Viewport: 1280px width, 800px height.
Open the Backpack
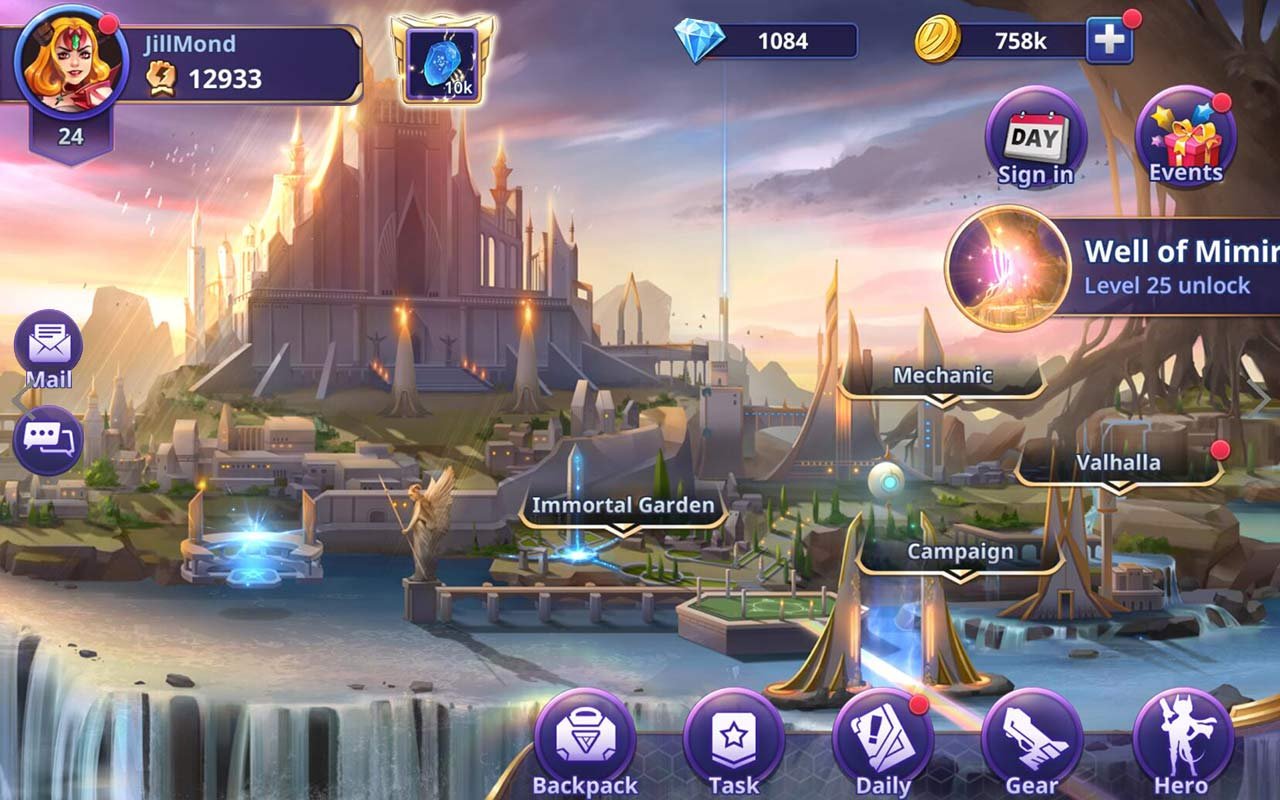[x=585, y=742]
